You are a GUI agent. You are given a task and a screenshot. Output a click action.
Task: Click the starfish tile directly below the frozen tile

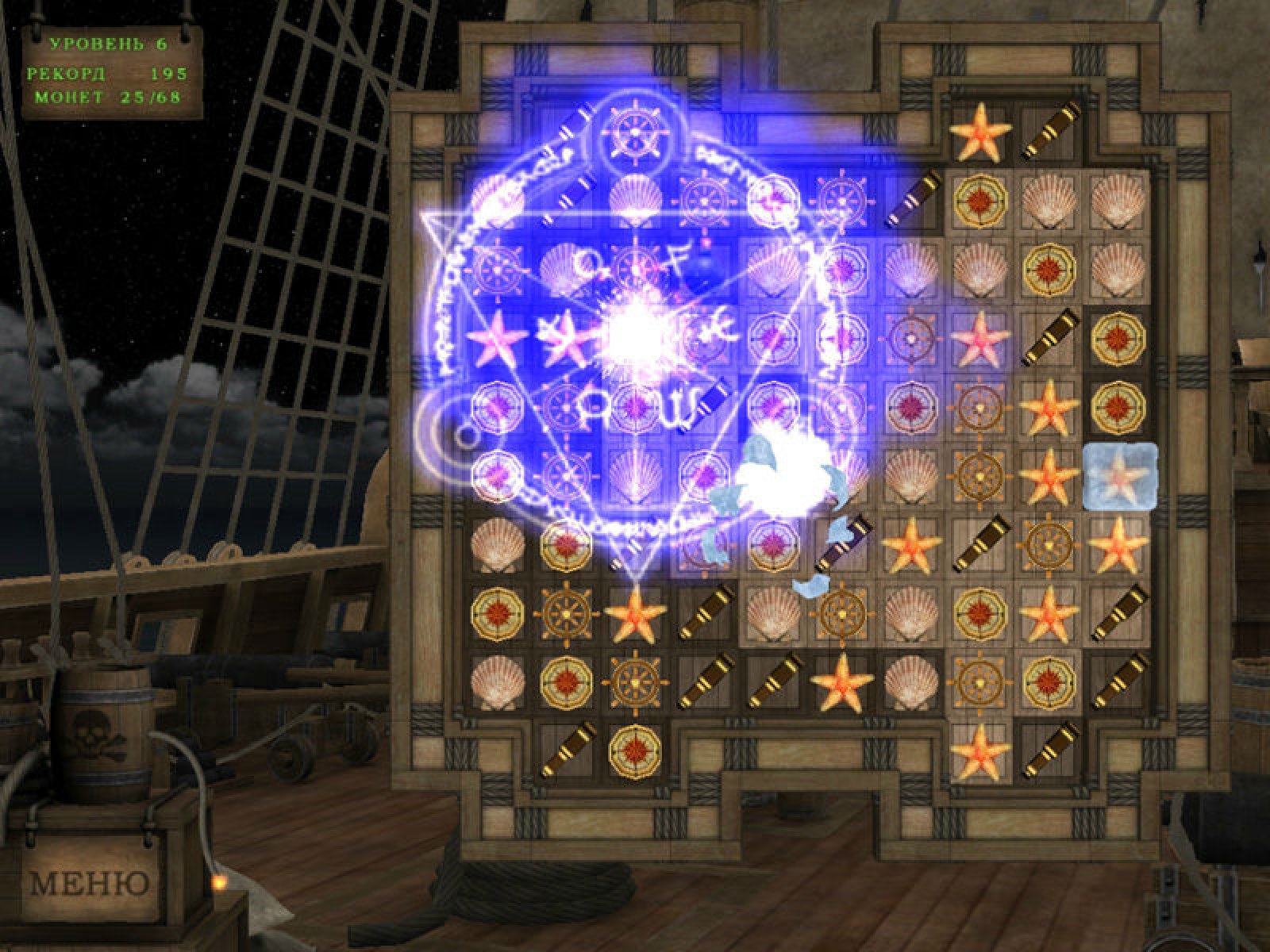(x=1119, y=544)
